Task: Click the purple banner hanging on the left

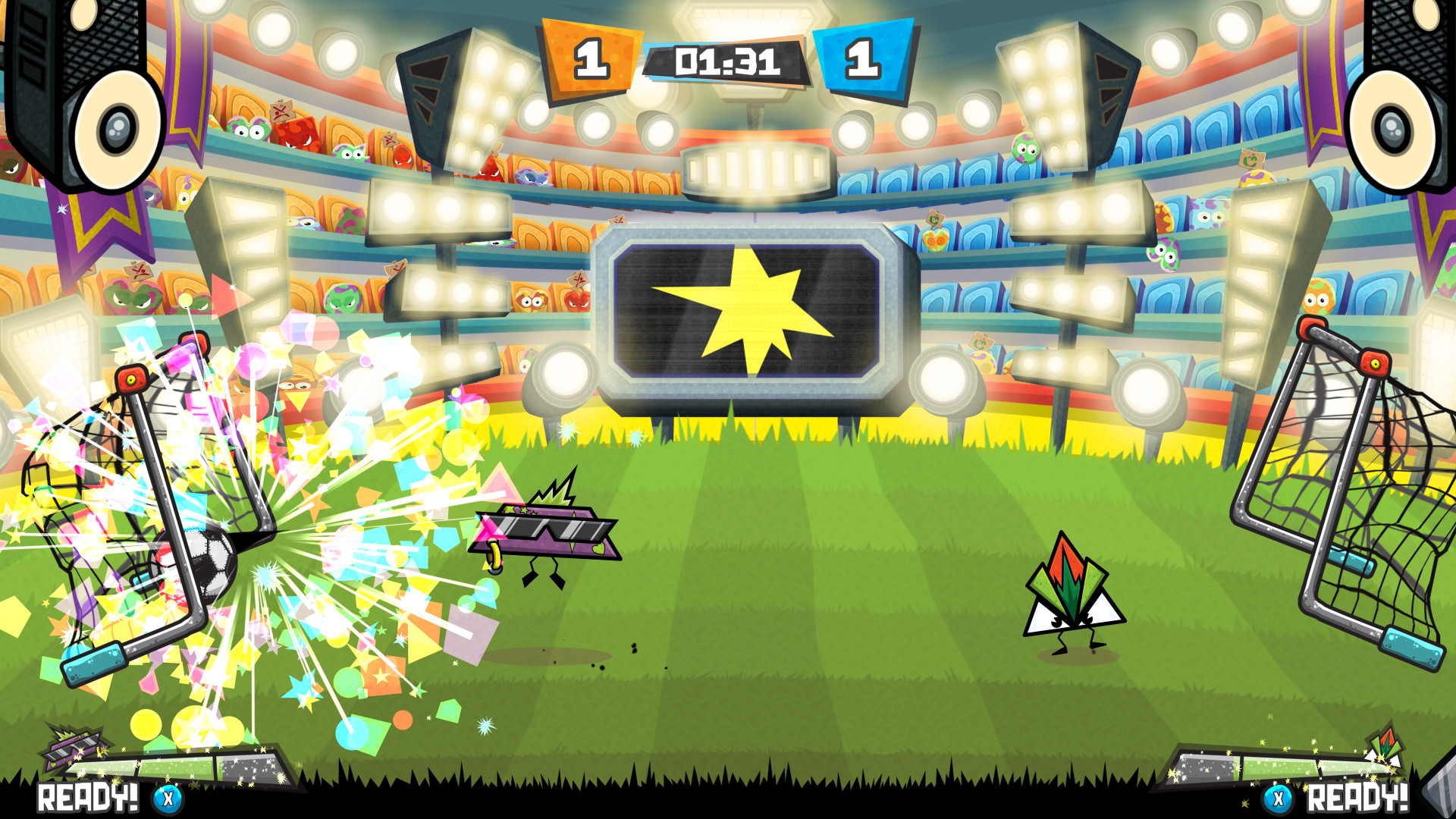Action: (x=99, y=220)
